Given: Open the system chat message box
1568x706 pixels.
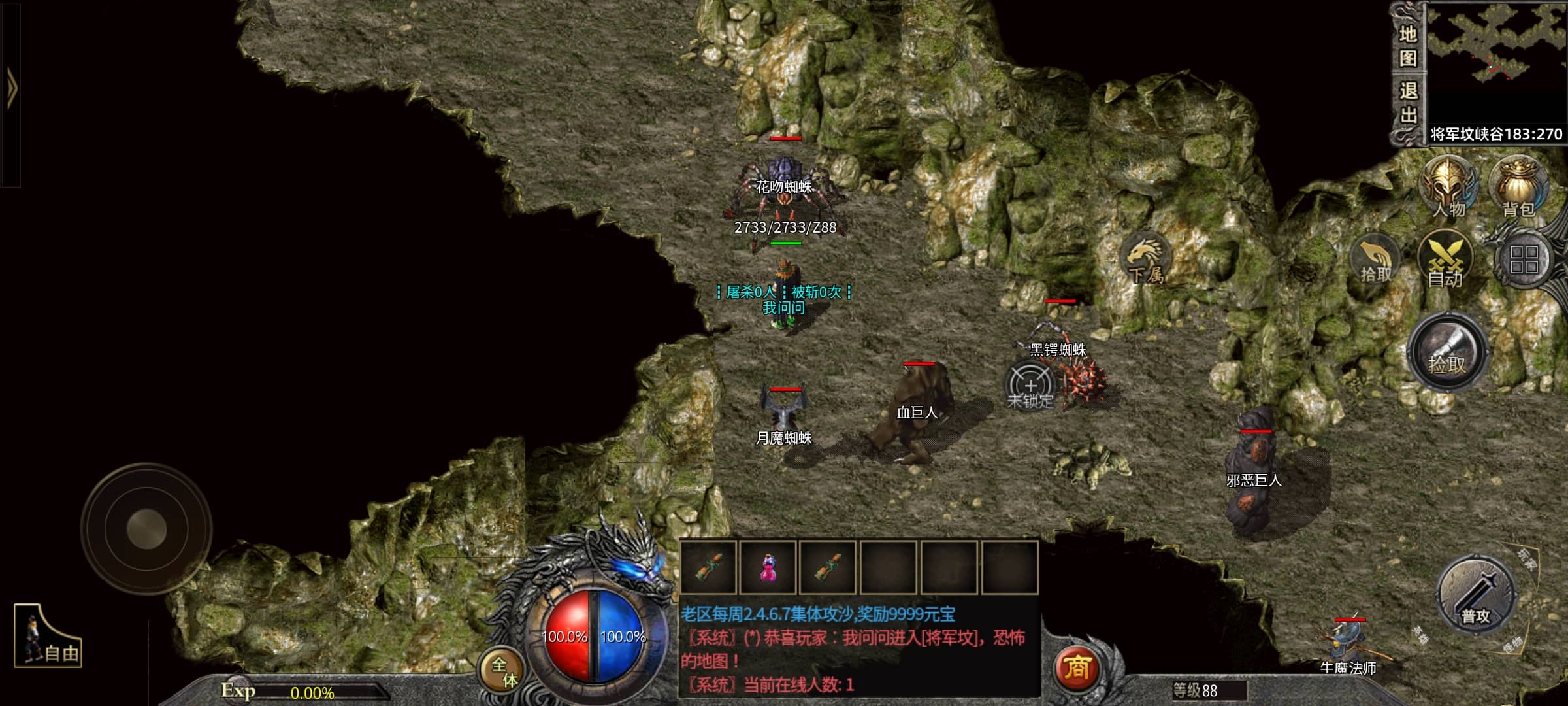Looking at the screenshot, I should point(859,650).
